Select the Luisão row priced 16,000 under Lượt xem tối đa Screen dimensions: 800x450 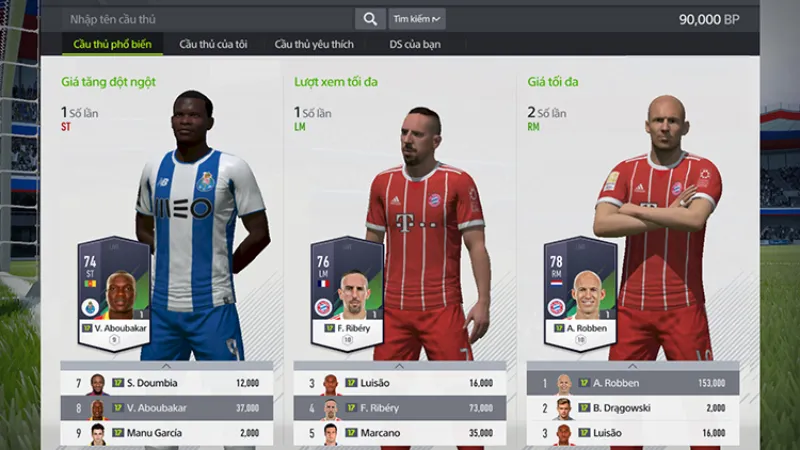[x=399, y=382]
